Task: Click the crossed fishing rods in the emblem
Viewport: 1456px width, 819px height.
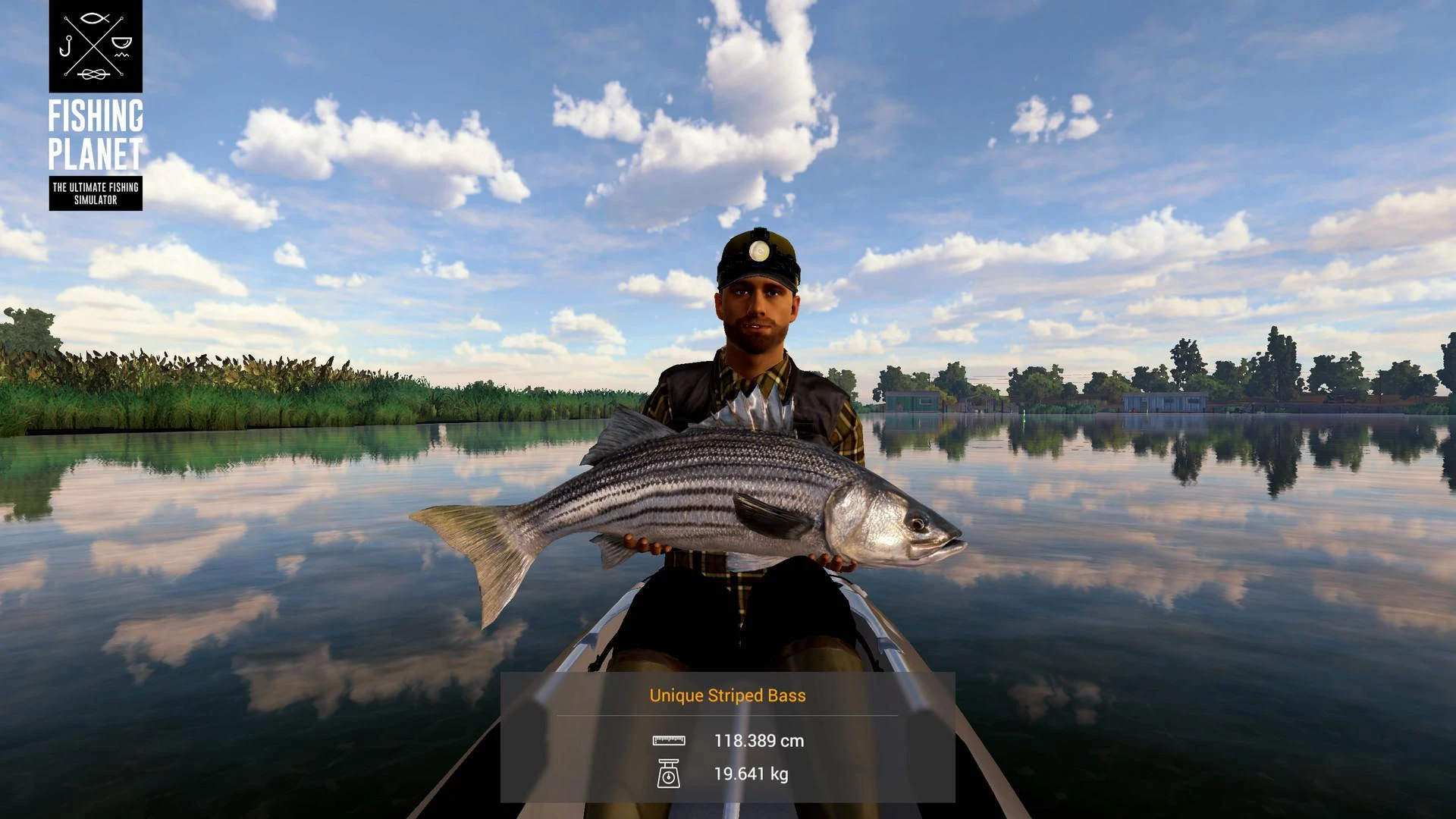Action: point(93,45)
